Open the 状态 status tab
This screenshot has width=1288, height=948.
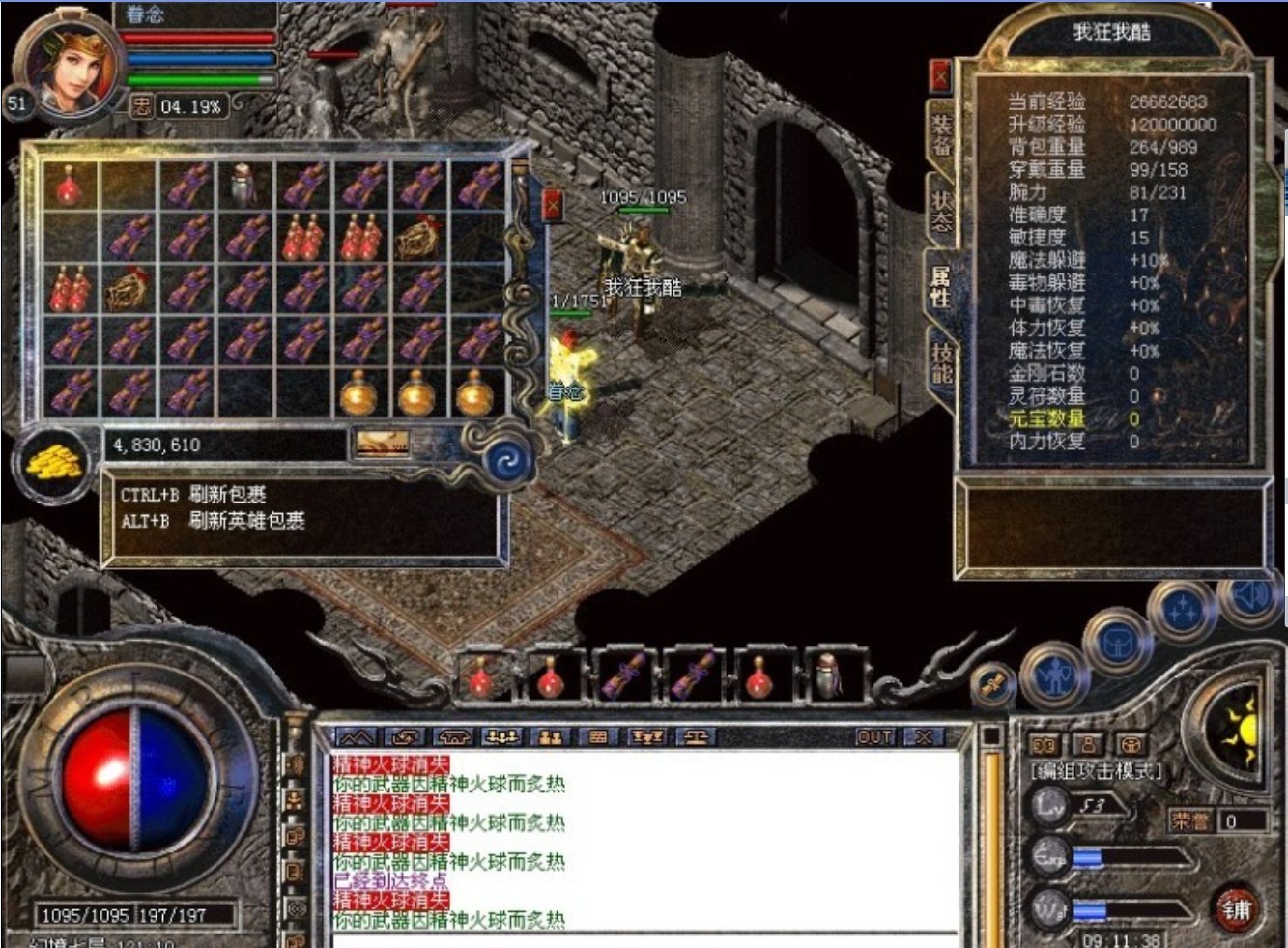[941, 211]
